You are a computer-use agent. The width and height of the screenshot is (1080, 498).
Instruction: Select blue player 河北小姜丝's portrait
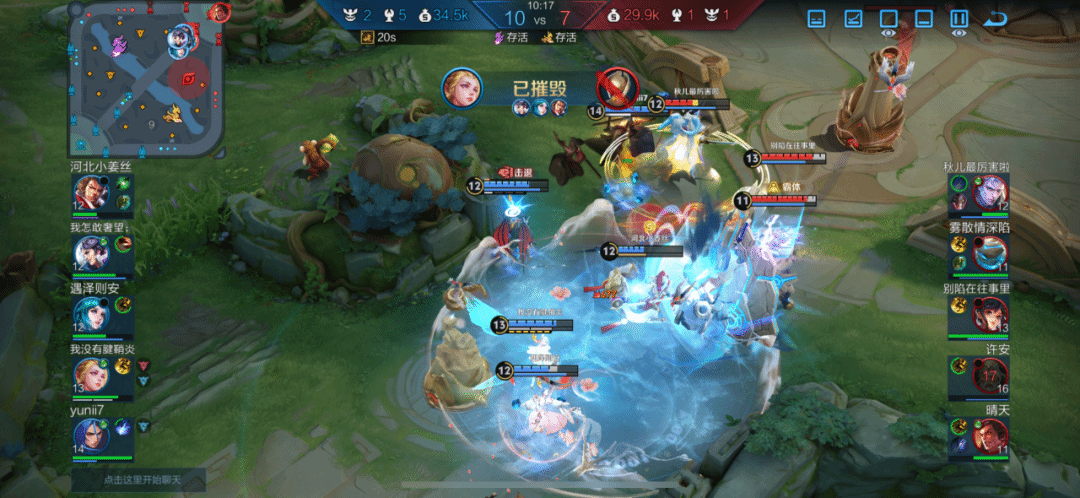[91, 193]
